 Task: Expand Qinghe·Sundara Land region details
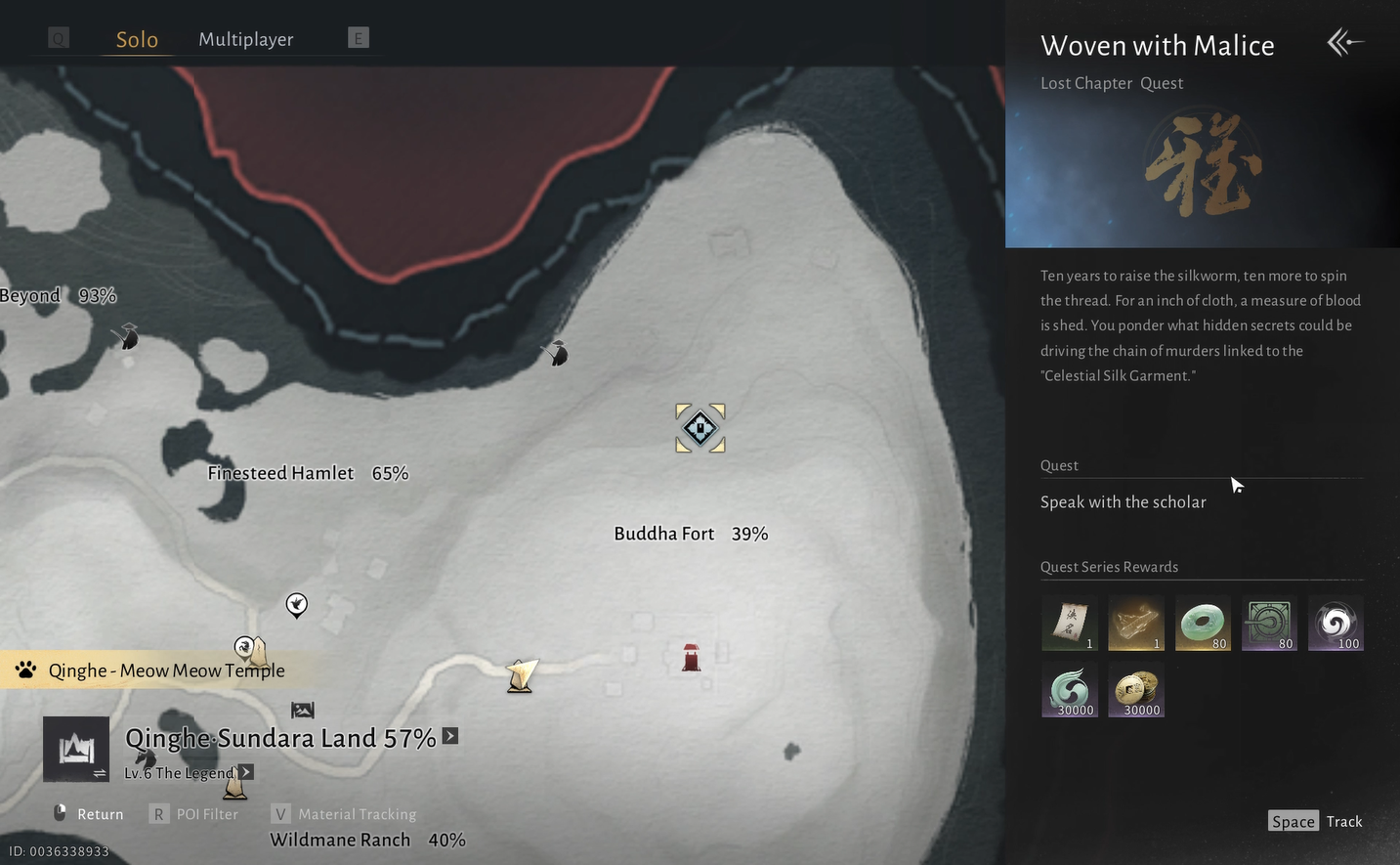(x=450, y=737)
